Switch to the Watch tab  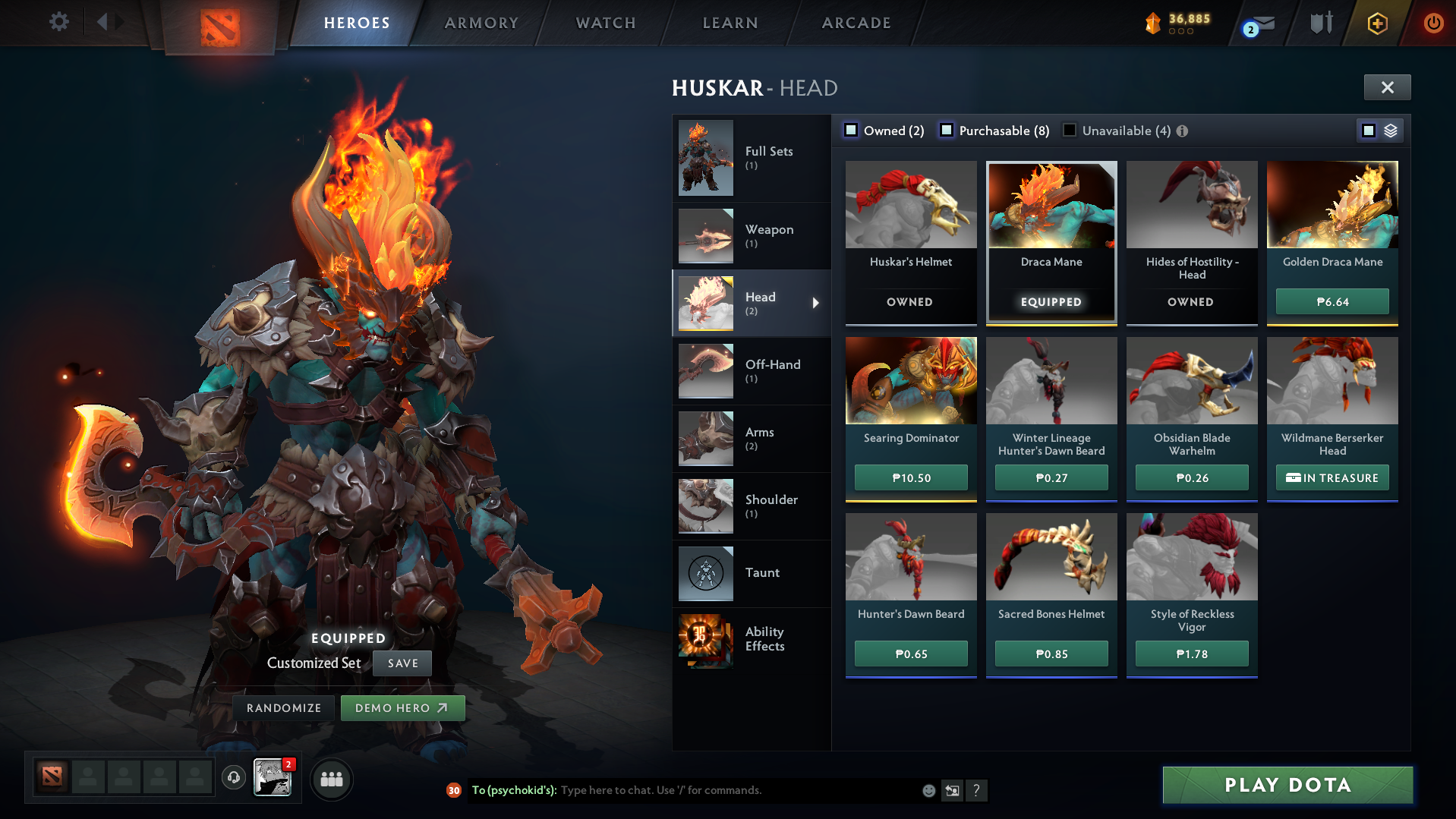tap(605, 23)
